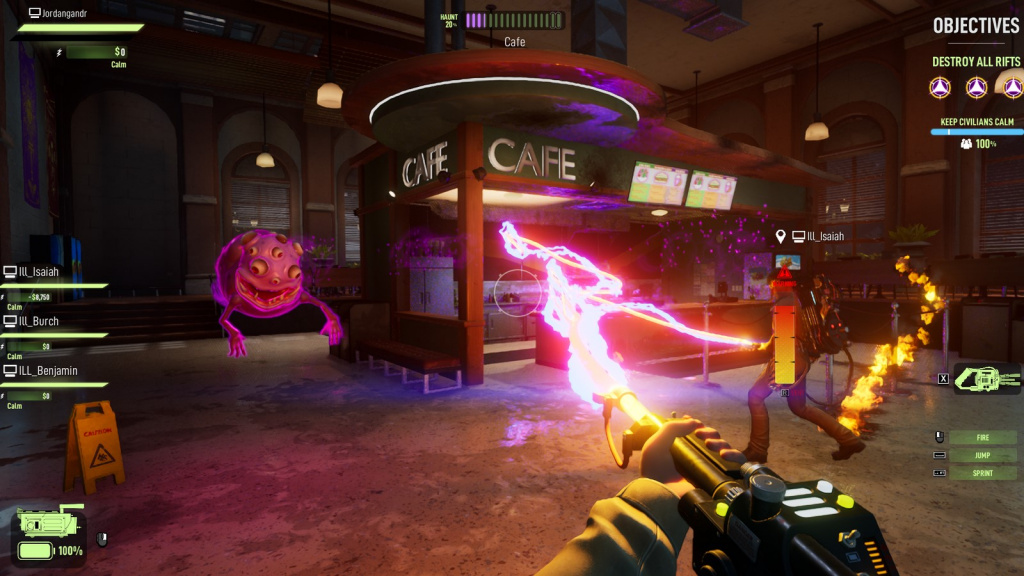Select the green gadget icon beside X
Image resolution: width=1024 pixels, height=576 pixels.
click(x=986, y=378)
